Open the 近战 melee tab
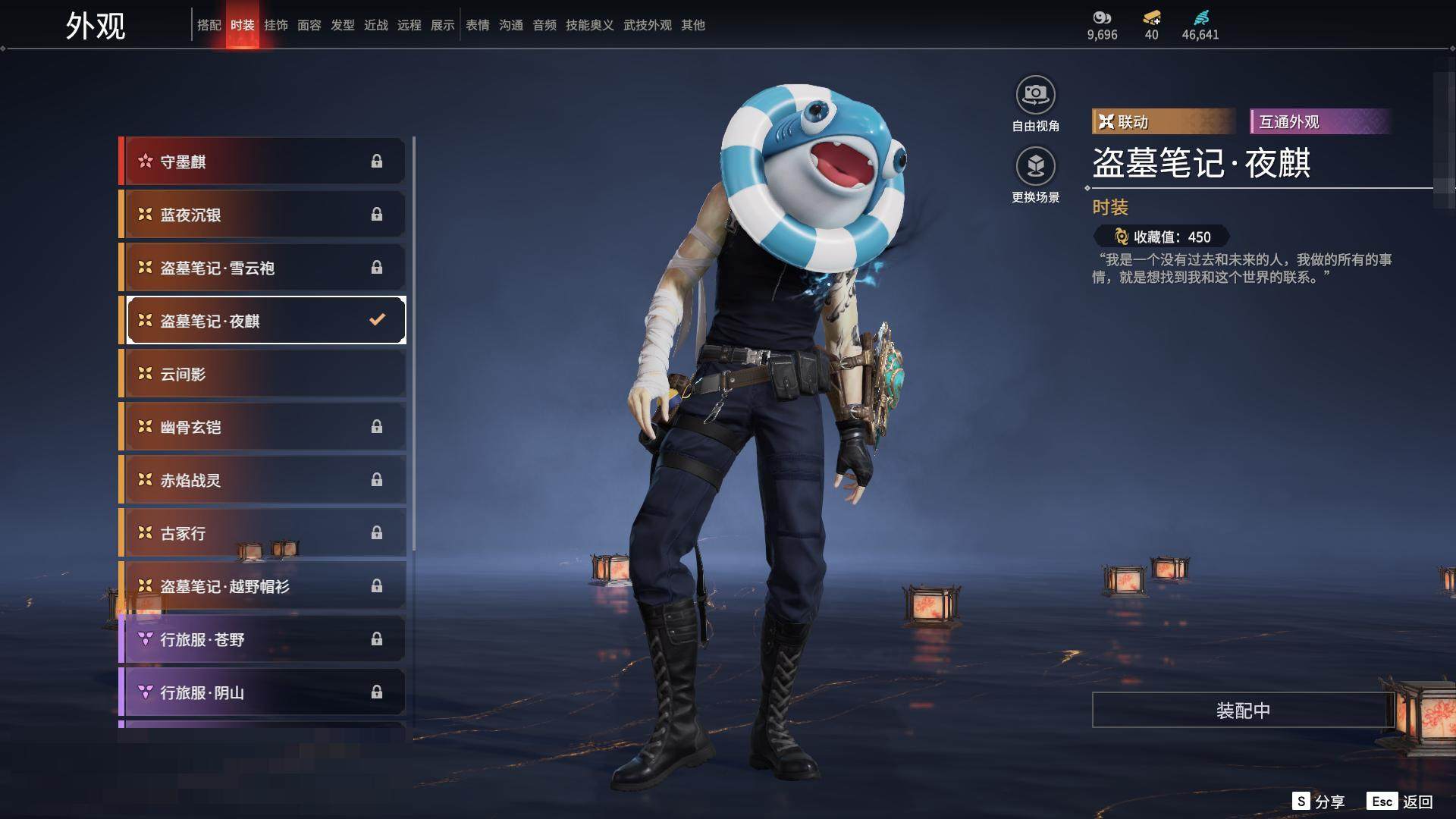 pyautogui.click(x=376, y=25)
